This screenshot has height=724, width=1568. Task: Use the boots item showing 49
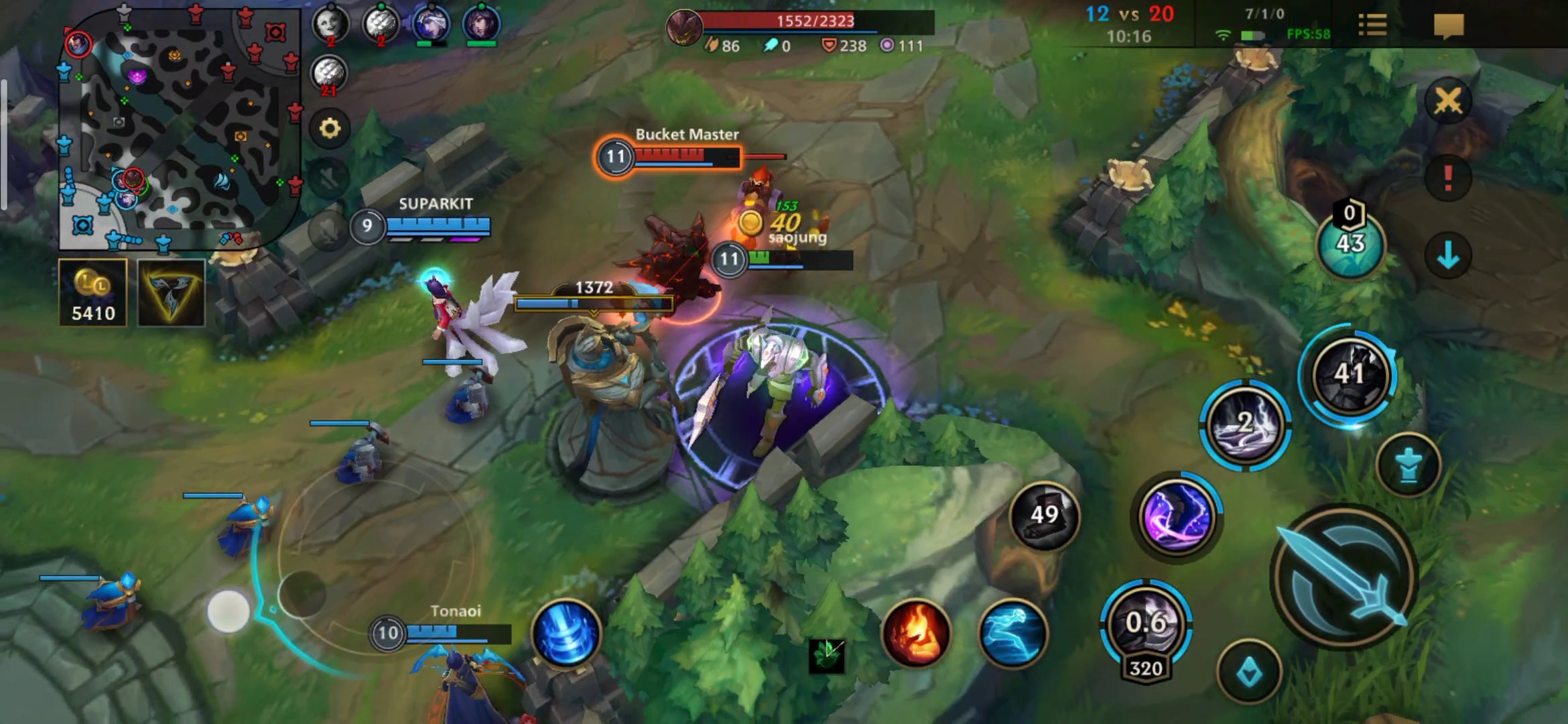tap(1044, 516)
